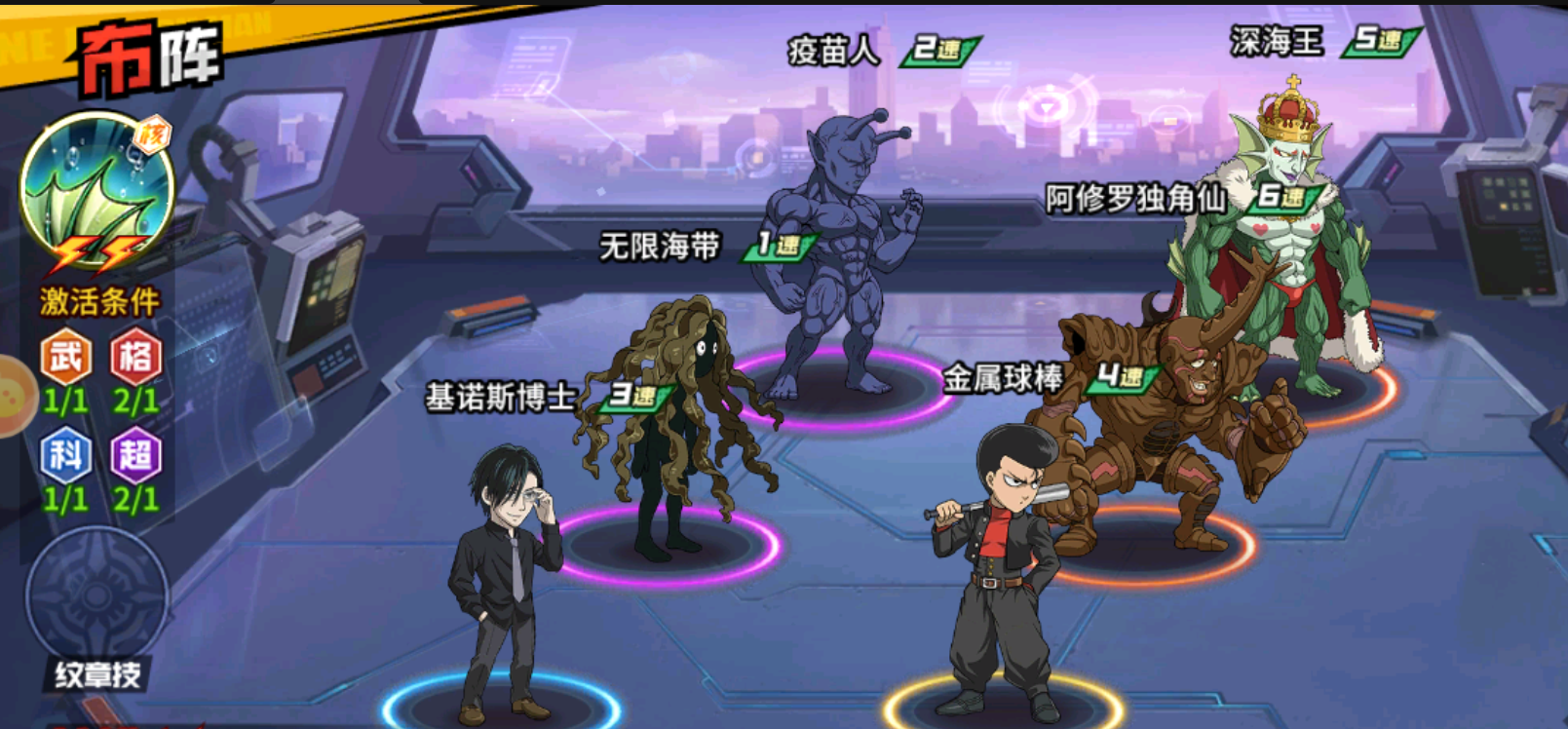Tap the blue 科 condition icon
The width and height of the screenshot is (1568, 729).
[65, 456]
